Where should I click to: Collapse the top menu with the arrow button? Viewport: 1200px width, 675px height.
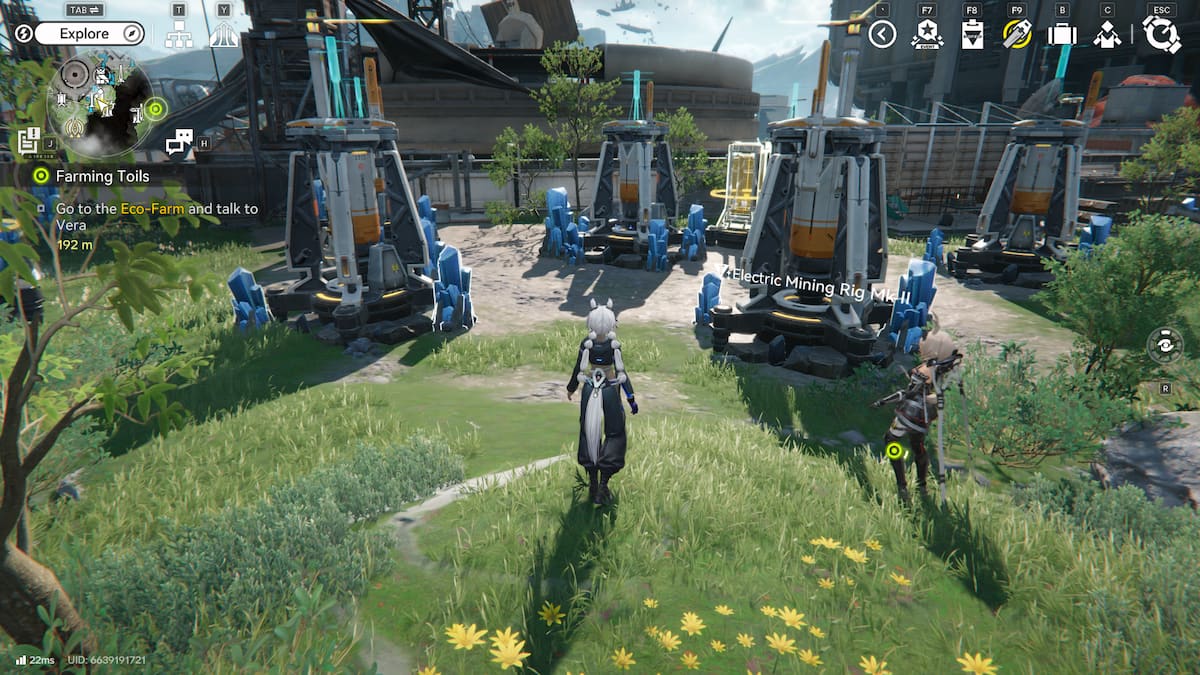click(881, 35)
